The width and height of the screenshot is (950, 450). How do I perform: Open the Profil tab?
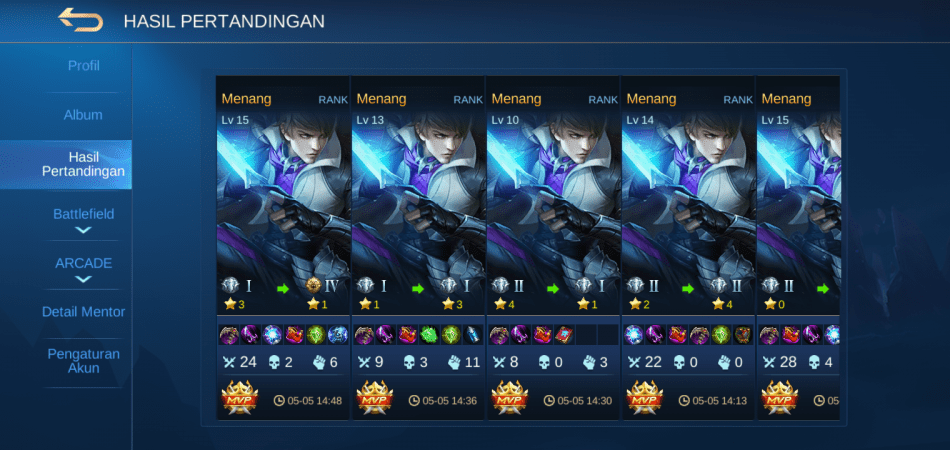(x=83, y=66)
